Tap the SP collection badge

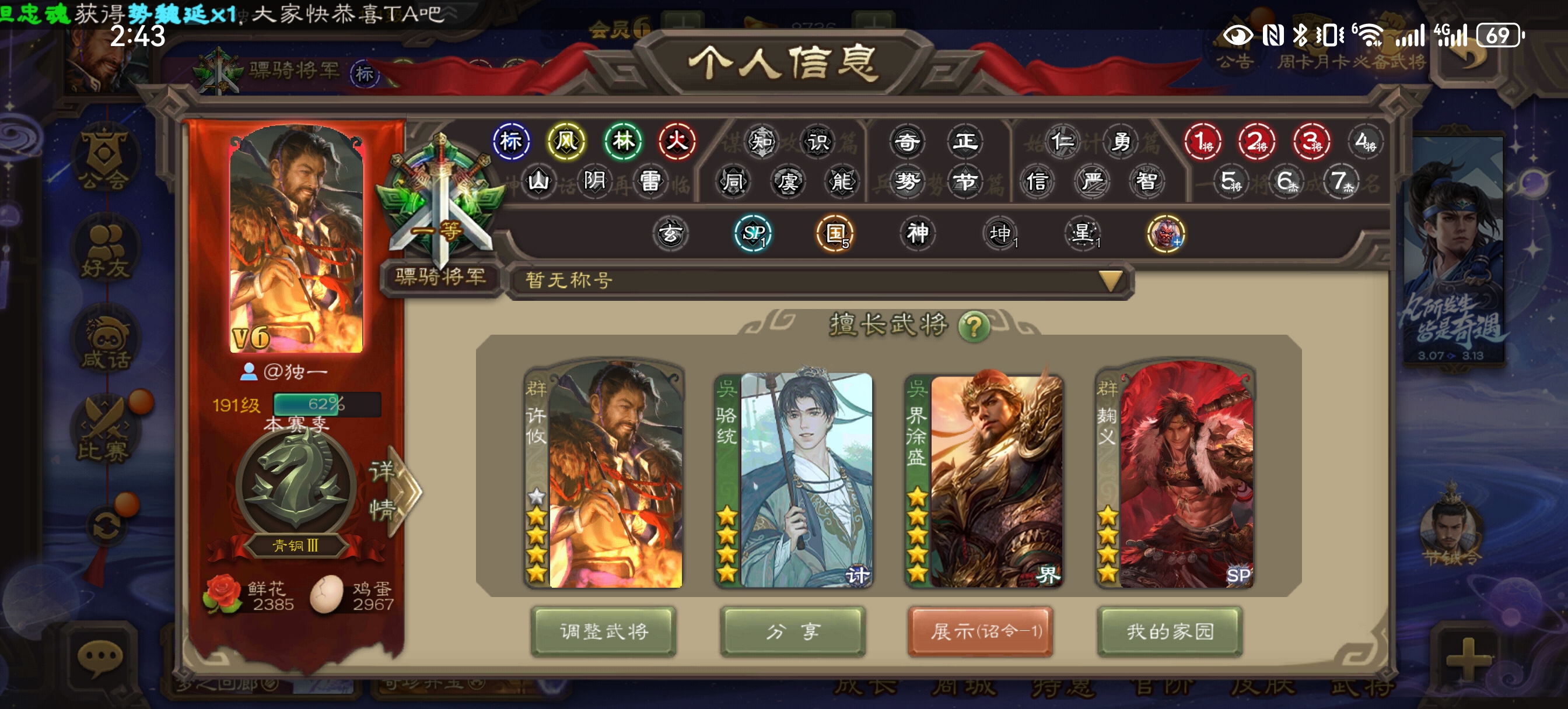click(753, 233)
